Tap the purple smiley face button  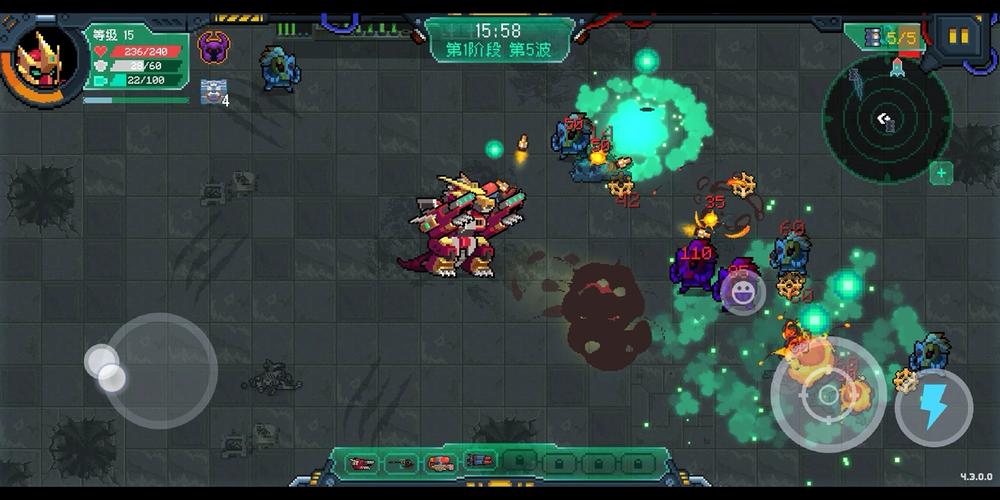(742, 292)
